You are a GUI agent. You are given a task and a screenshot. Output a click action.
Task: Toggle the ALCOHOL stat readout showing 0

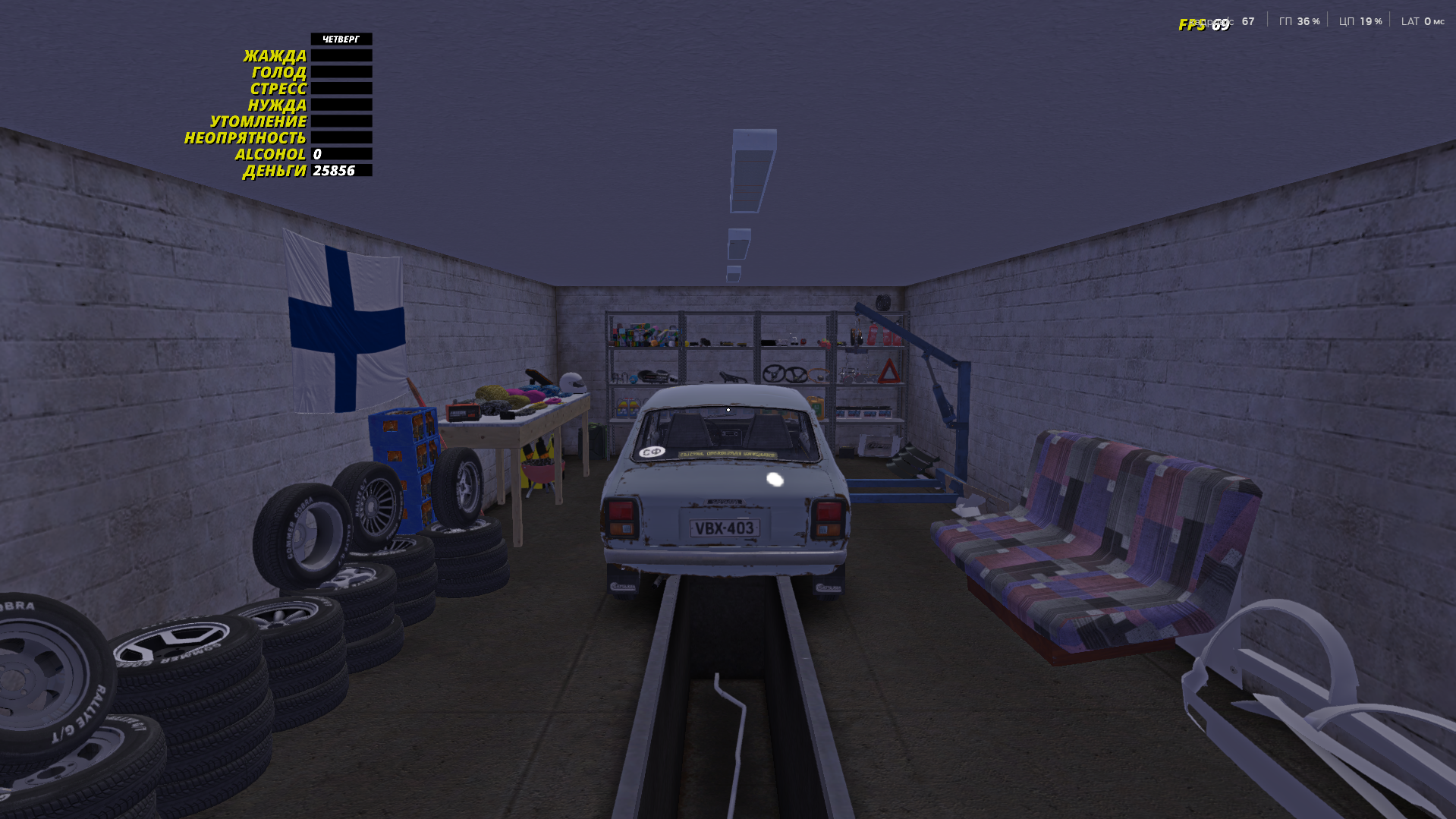point(317,154)
